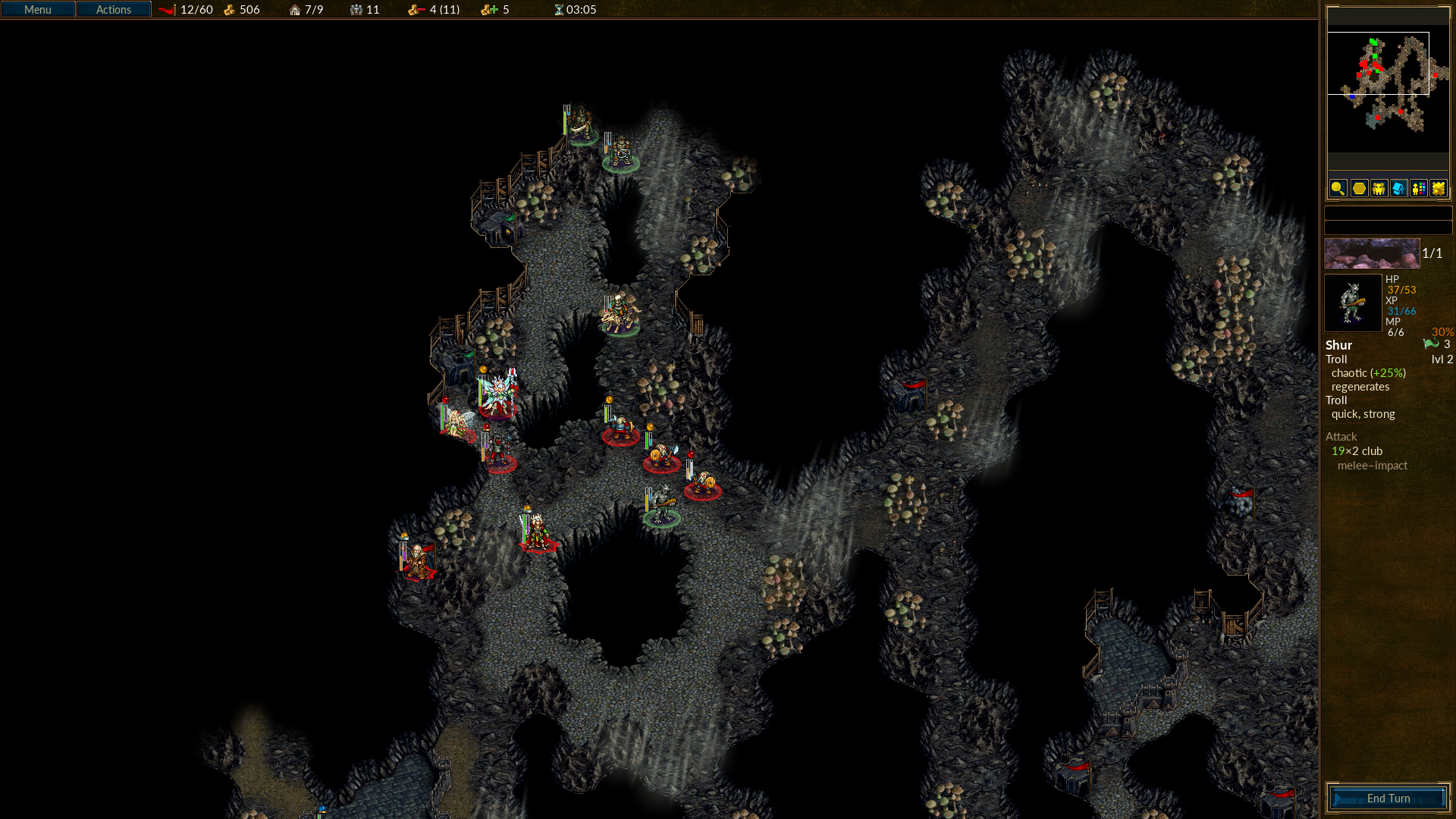This screenshot has height=819, width=1456.
Task: Open the Menu dropdown
Action: pos(38,10)
